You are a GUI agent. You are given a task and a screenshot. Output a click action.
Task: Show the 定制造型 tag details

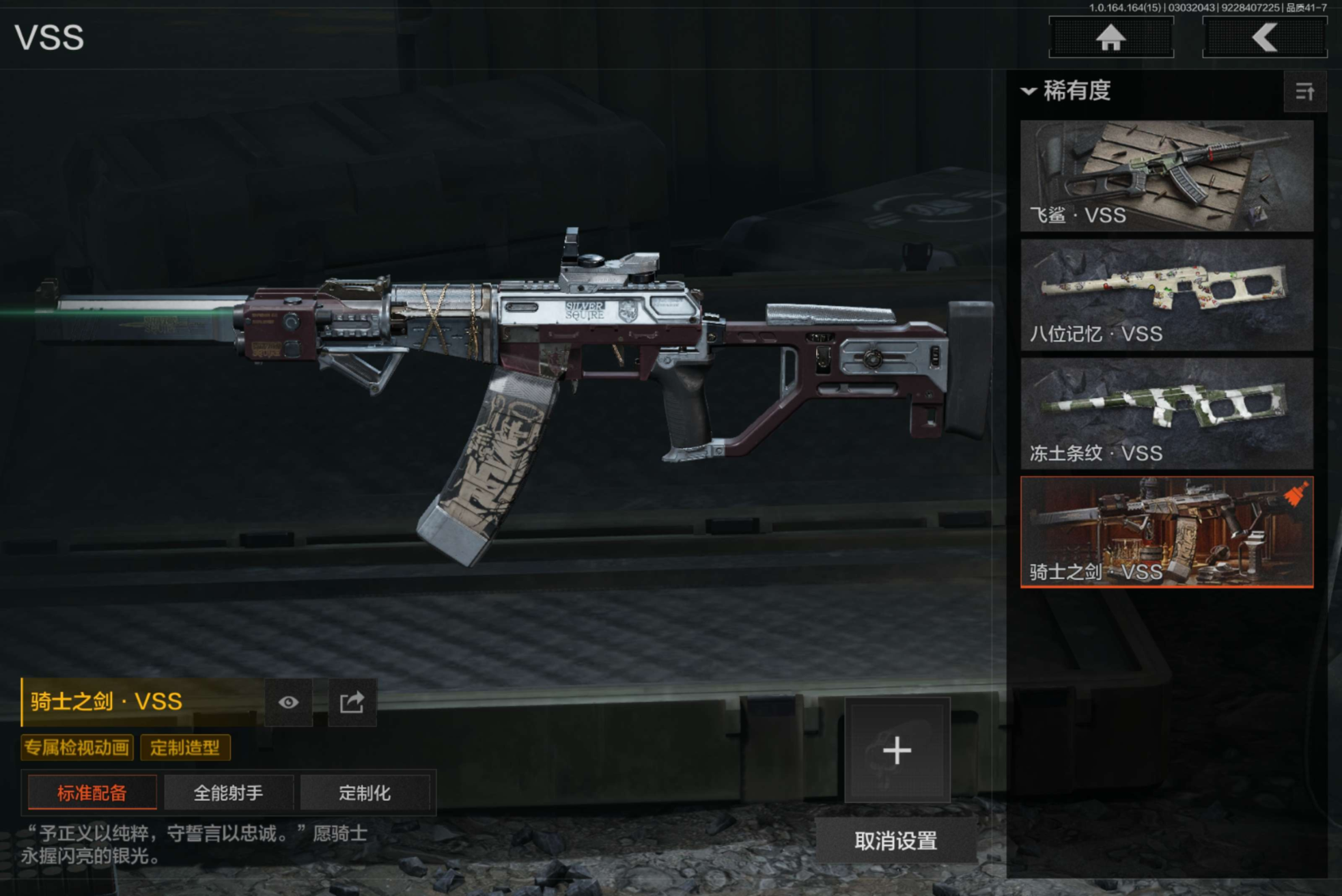[185, 748]
